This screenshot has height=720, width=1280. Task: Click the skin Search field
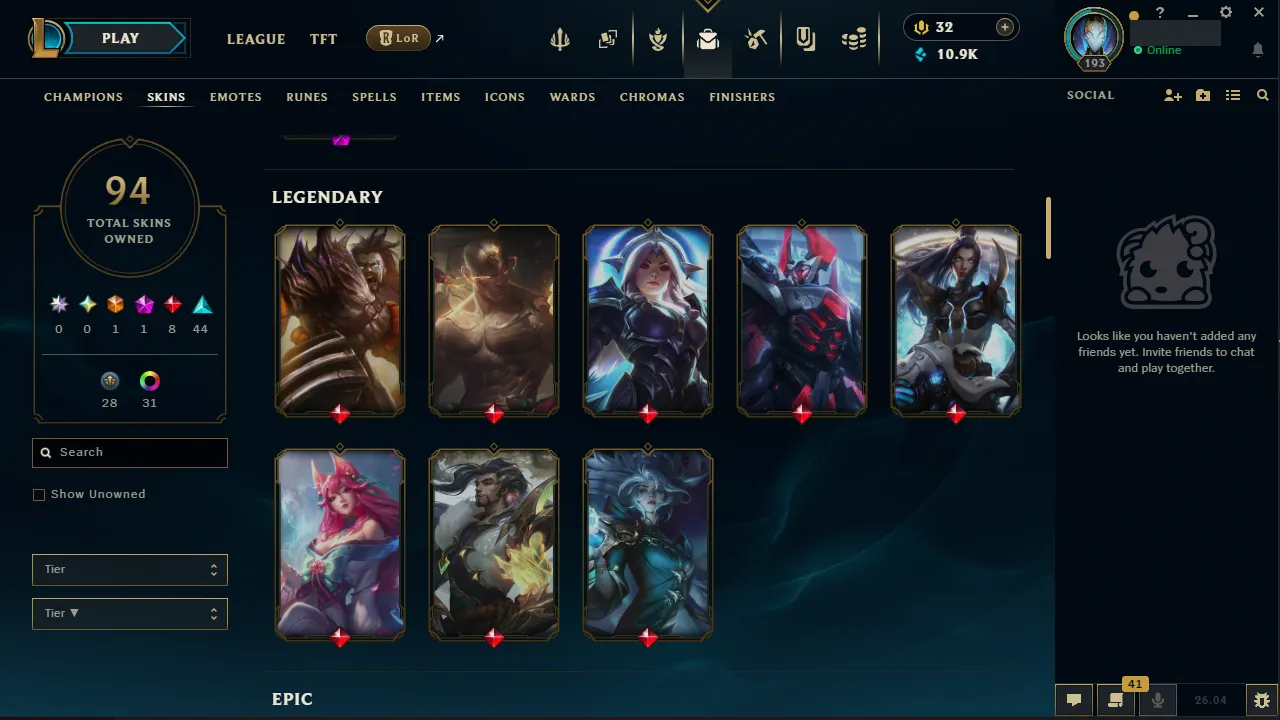[x=129, y=452]
